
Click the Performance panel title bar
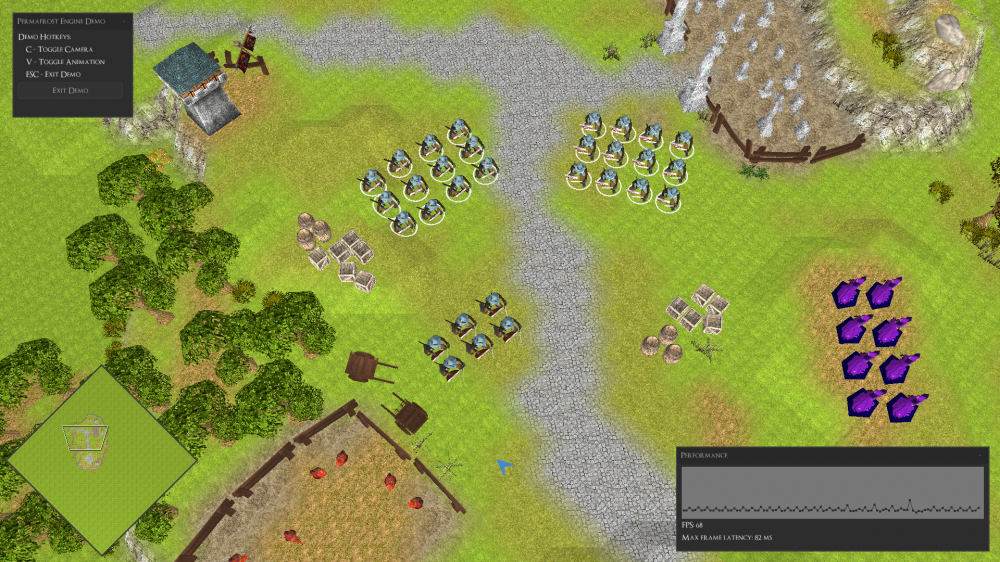pyautogui.click(x=800, y=454)
